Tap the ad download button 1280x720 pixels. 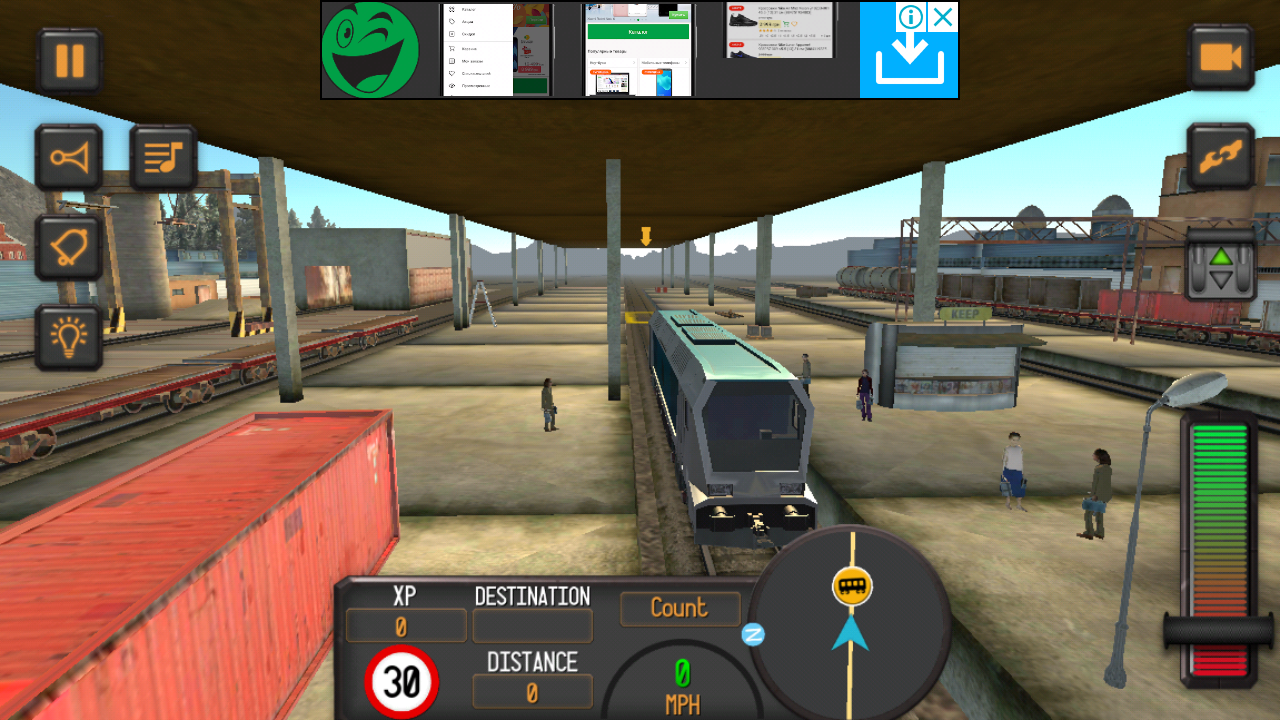(x=909, y=64)
